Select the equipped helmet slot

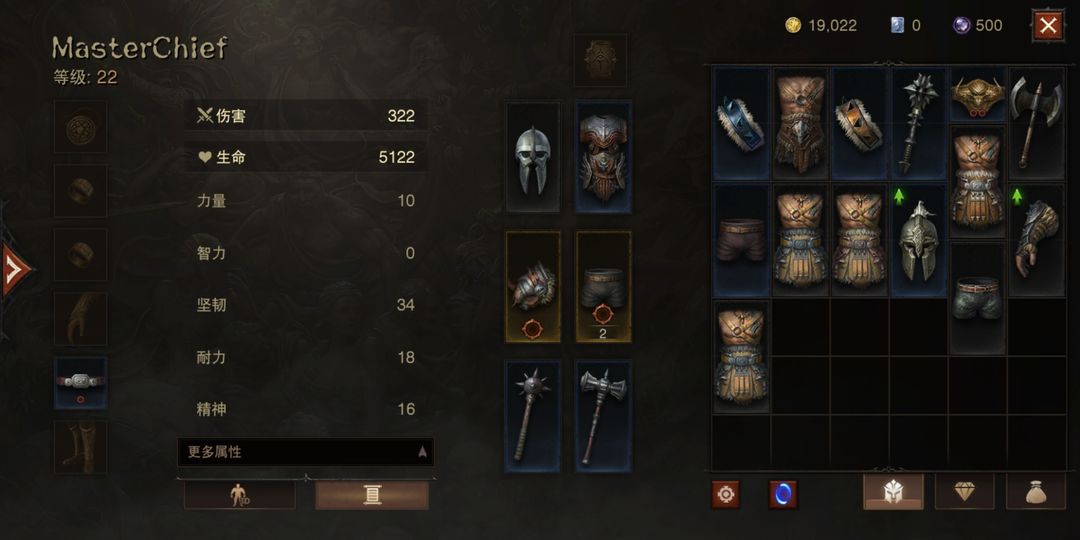click(533, 157)
